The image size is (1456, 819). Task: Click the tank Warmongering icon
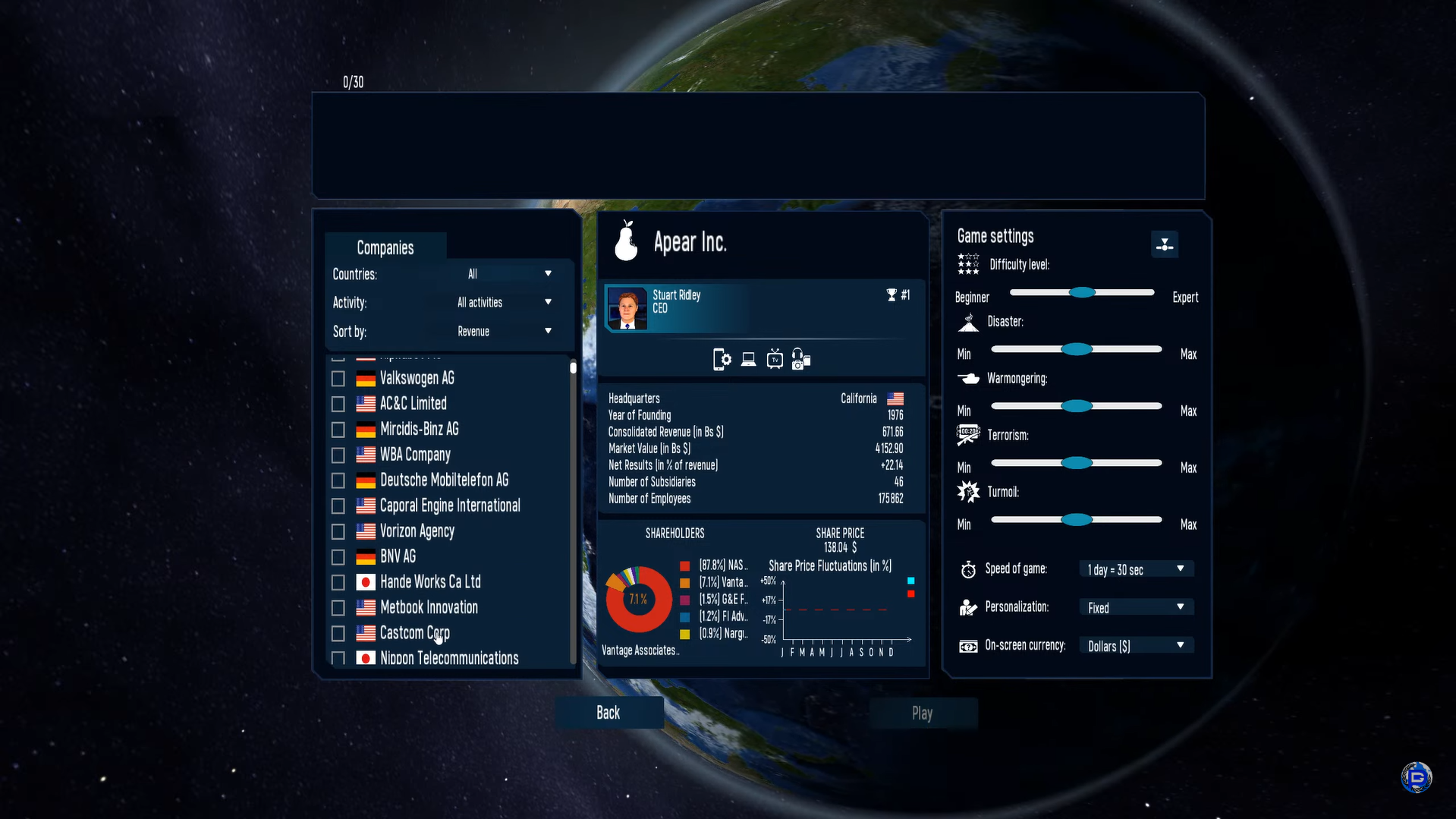click(968, 378)
